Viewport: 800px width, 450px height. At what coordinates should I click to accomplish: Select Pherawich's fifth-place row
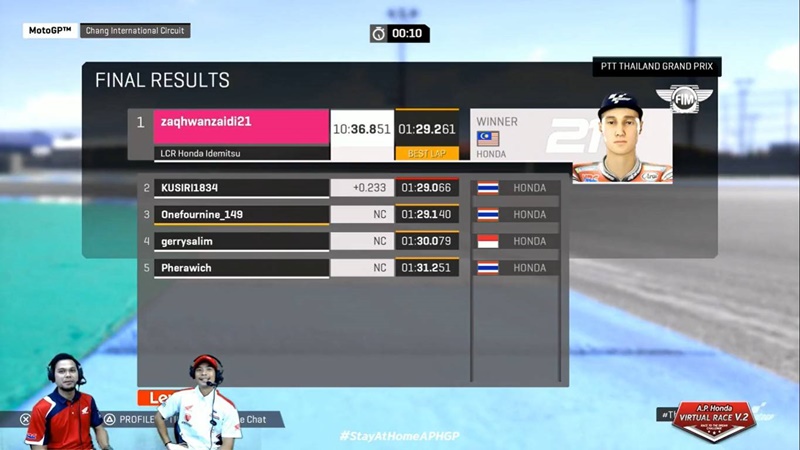(241, 268)
